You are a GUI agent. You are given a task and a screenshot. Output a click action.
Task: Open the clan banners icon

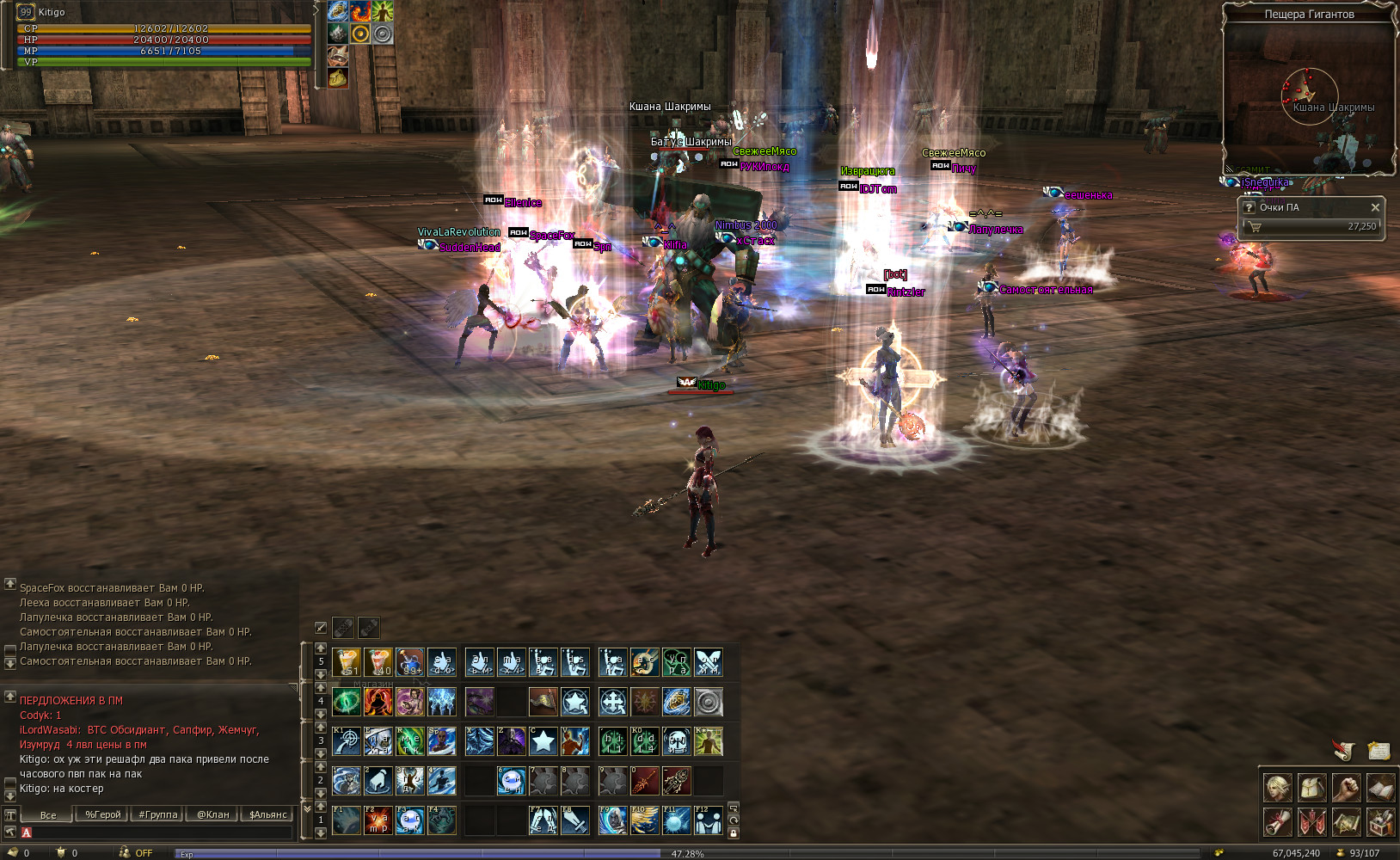click(x=1311, y=822)
